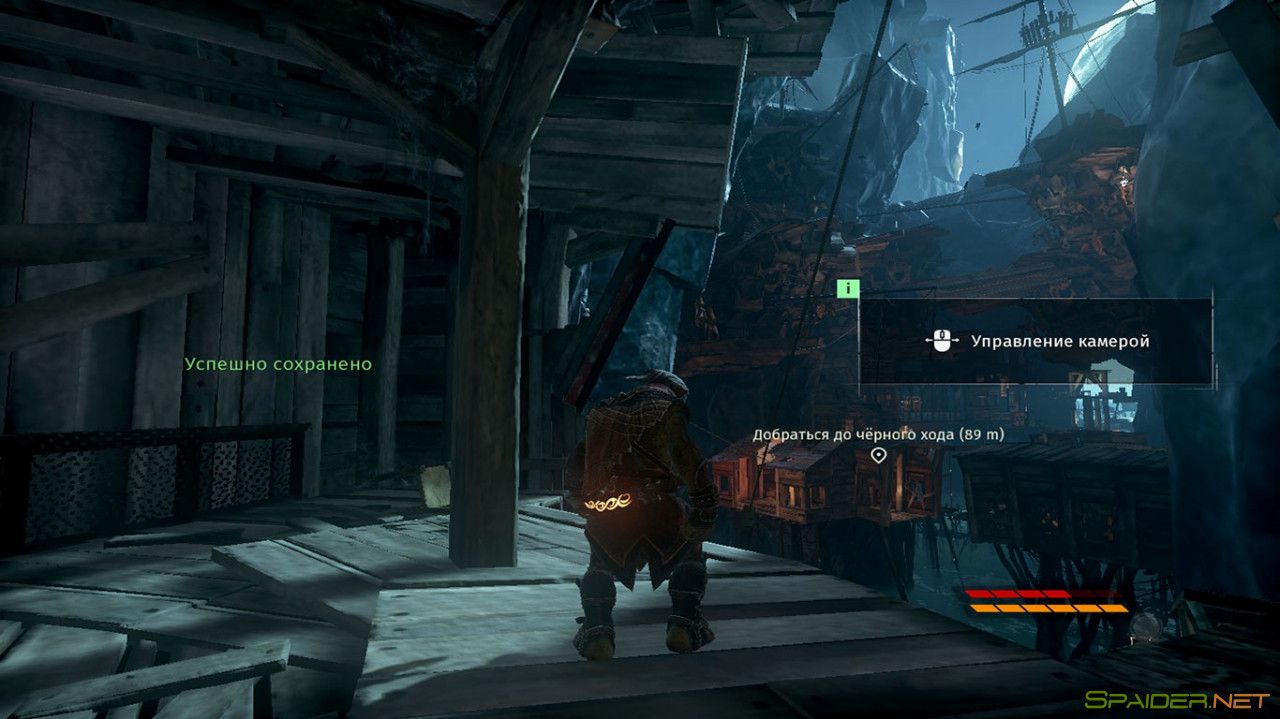Image resolution: width=1280 pixels, height=719 pixels.
Task: Click the "Управление камерой" tutorial hint panel
Action: point(1035,341)
